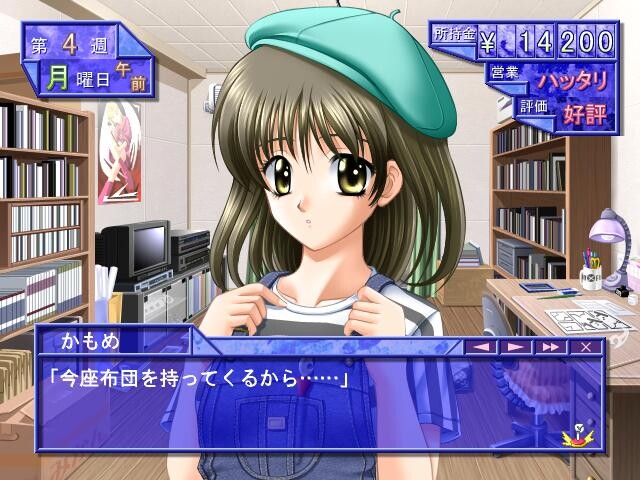
Task: Close the dialogue window with X
Action: [x=585, y=346]
